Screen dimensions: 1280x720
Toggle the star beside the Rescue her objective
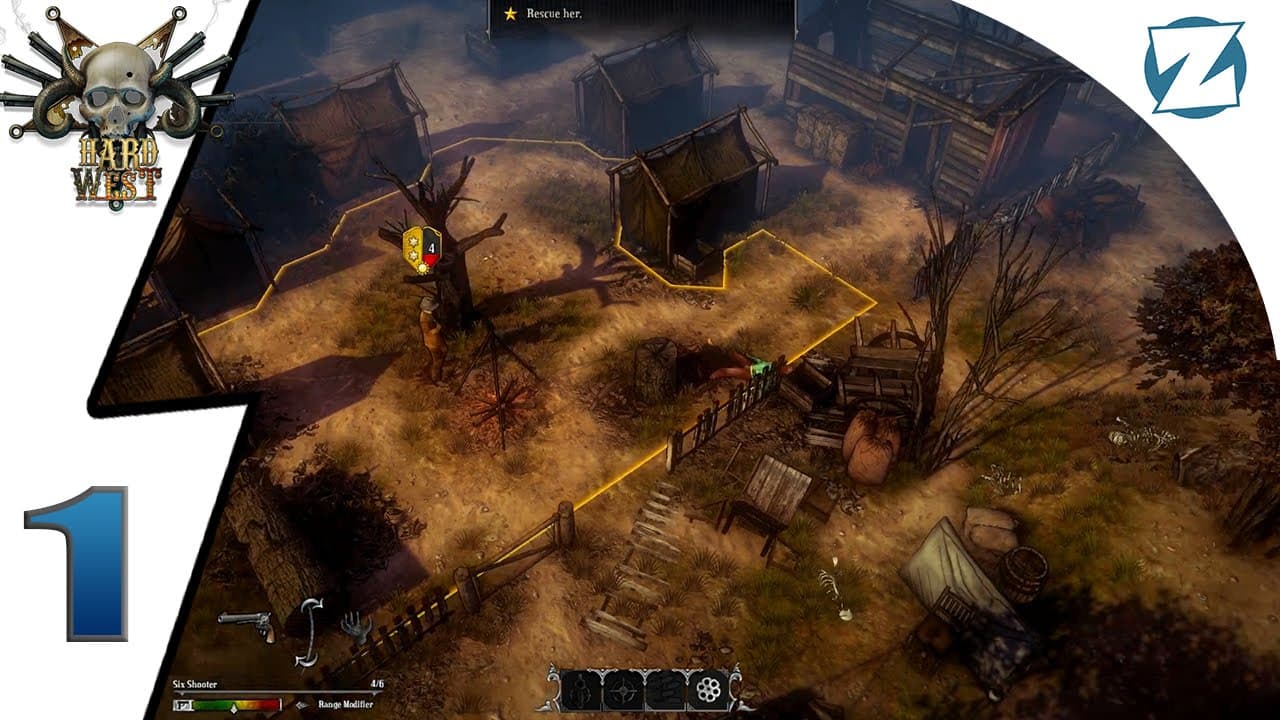[x=512, y=15]
